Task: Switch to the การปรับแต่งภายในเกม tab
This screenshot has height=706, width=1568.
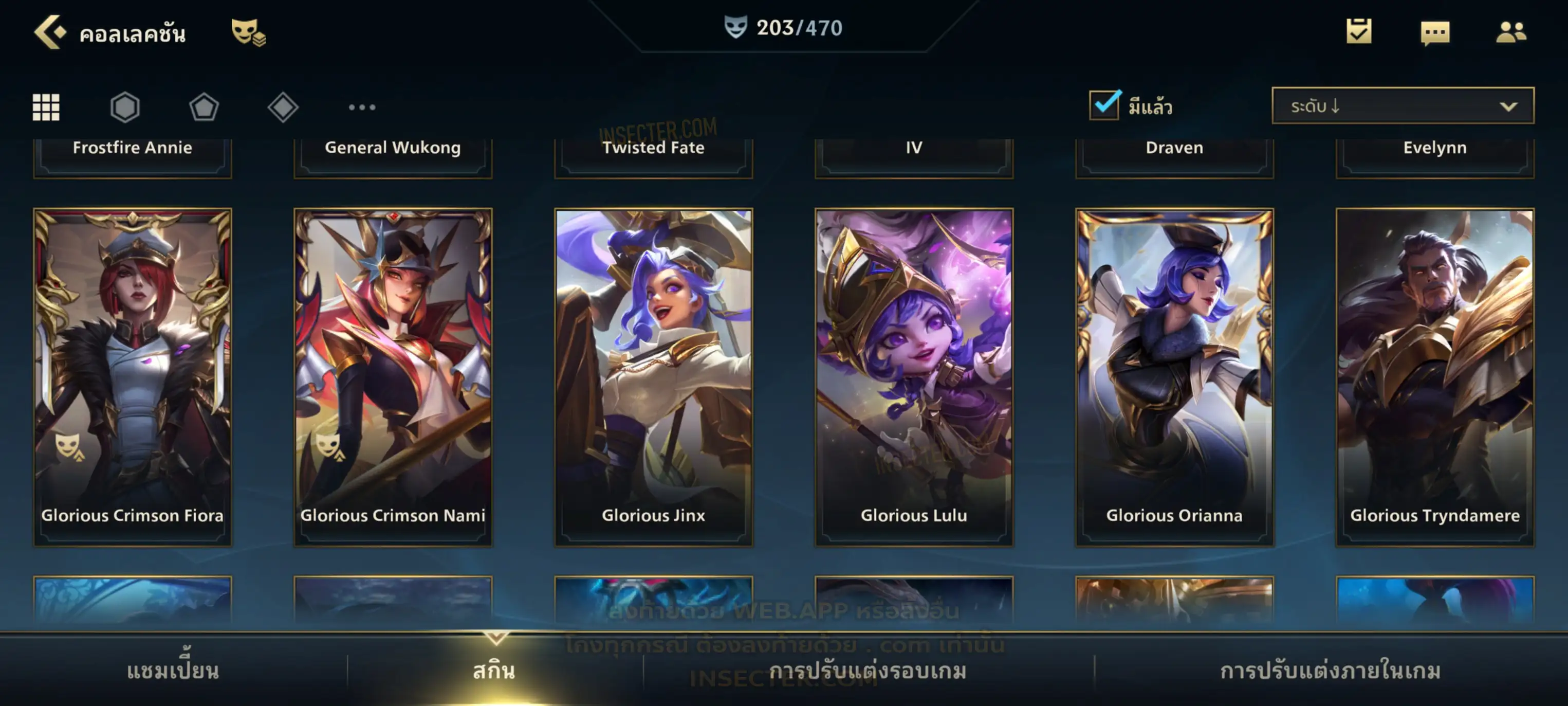Action: coord(1331,671)
